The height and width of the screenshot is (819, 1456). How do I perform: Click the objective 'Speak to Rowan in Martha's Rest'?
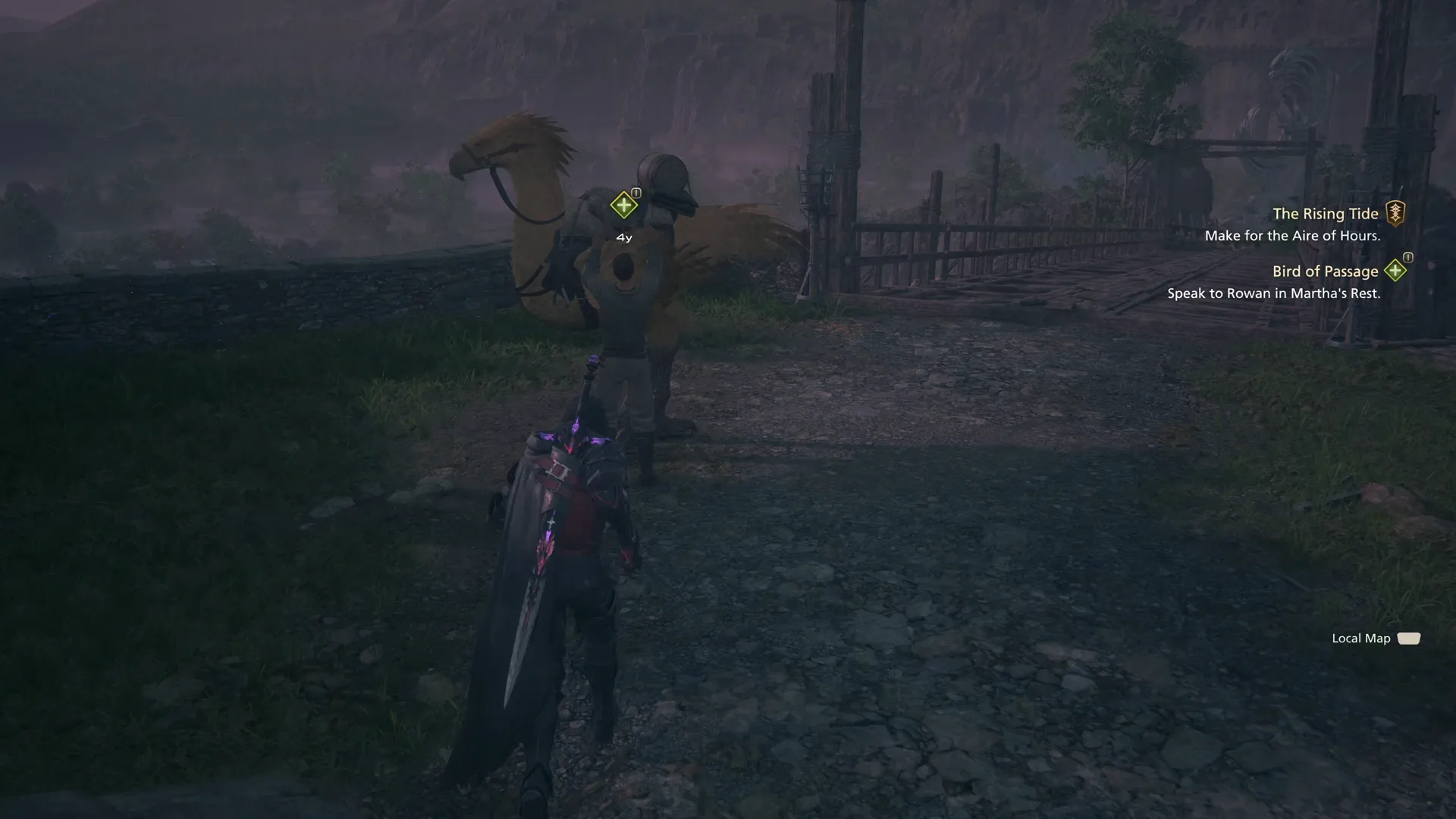(x=1276, y=293)
